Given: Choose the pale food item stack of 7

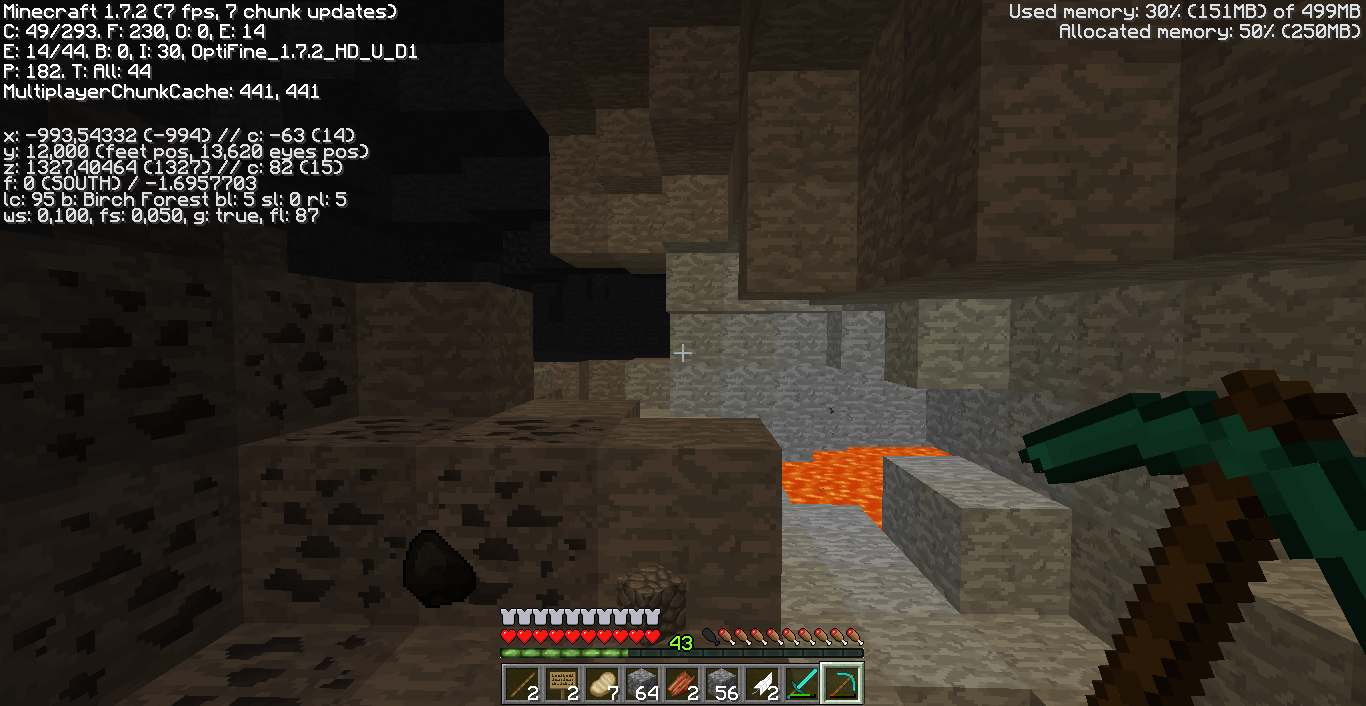Looking at the screenshot, I should point(602,683).
